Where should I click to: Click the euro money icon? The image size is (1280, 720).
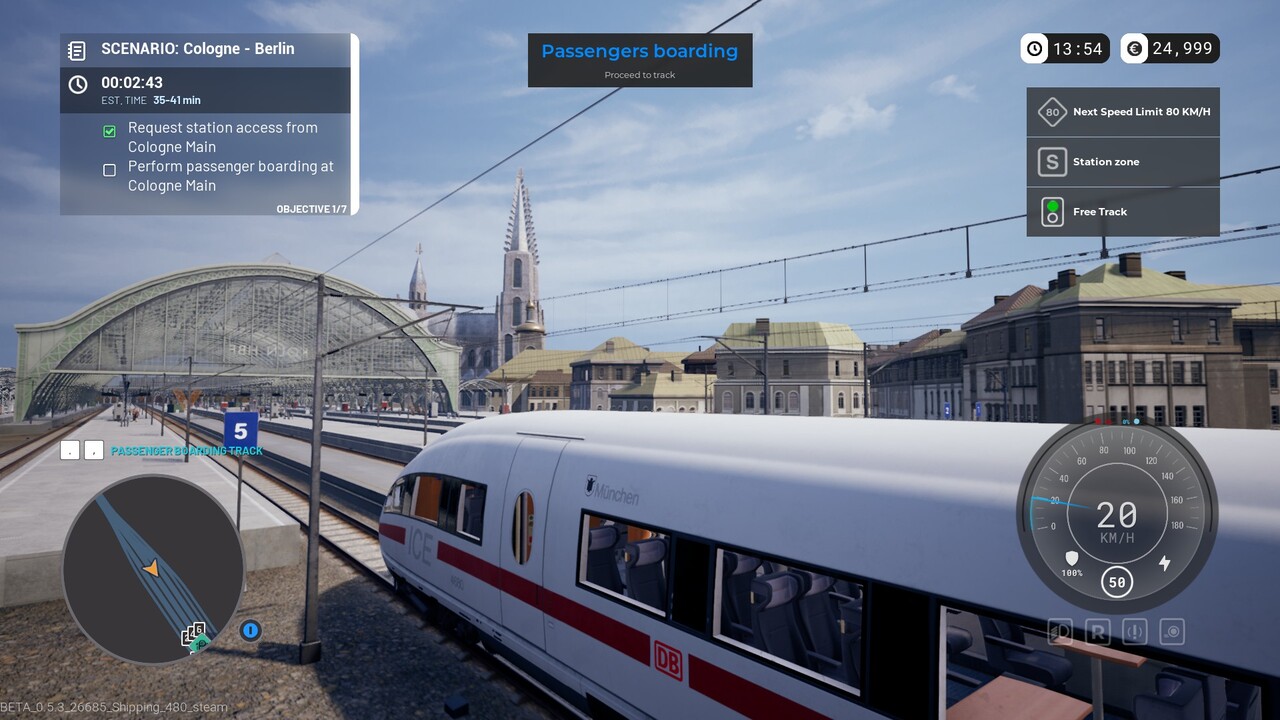point(1134,48)
